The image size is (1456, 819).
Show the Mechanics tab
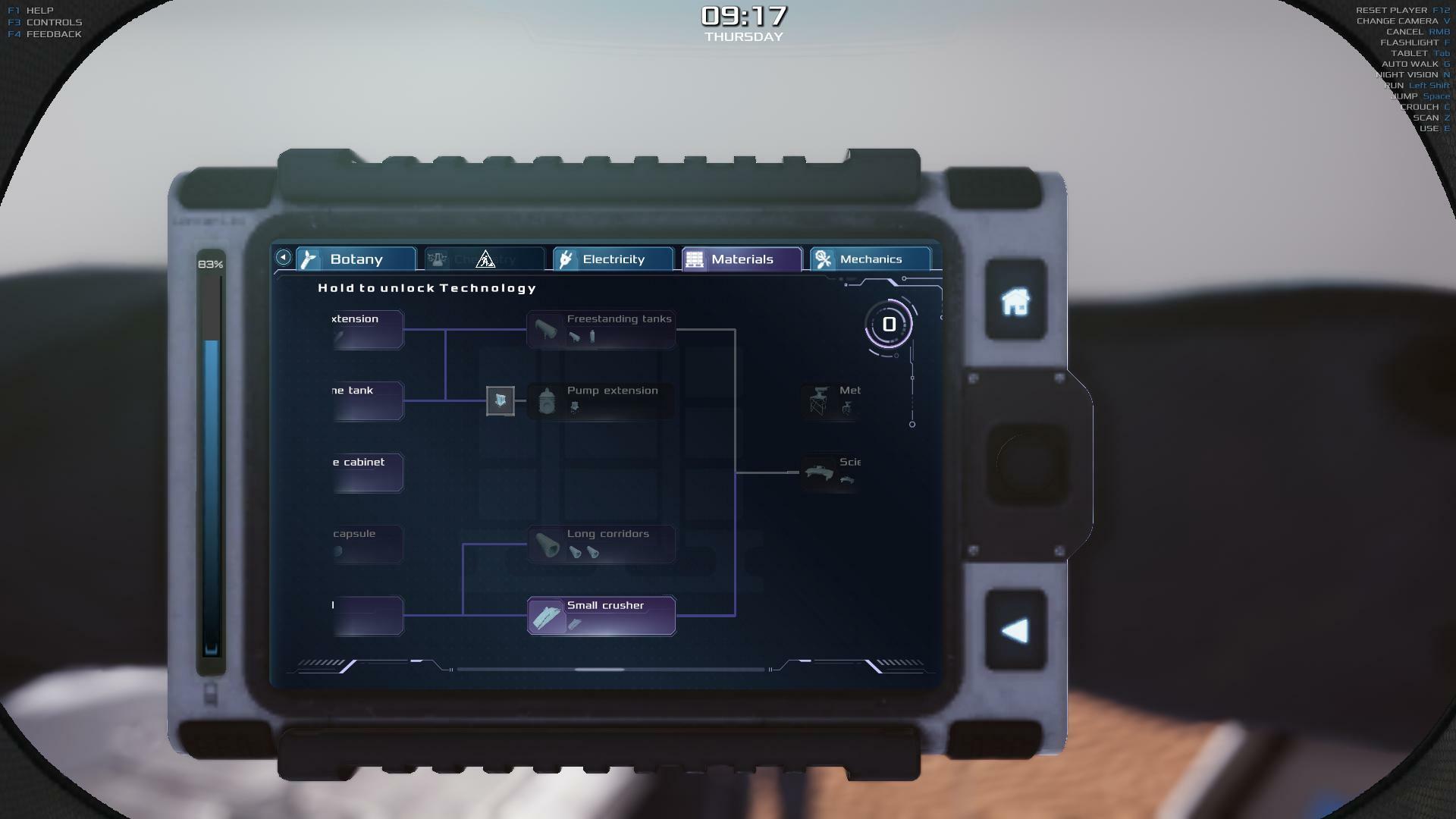coord(870,259)
